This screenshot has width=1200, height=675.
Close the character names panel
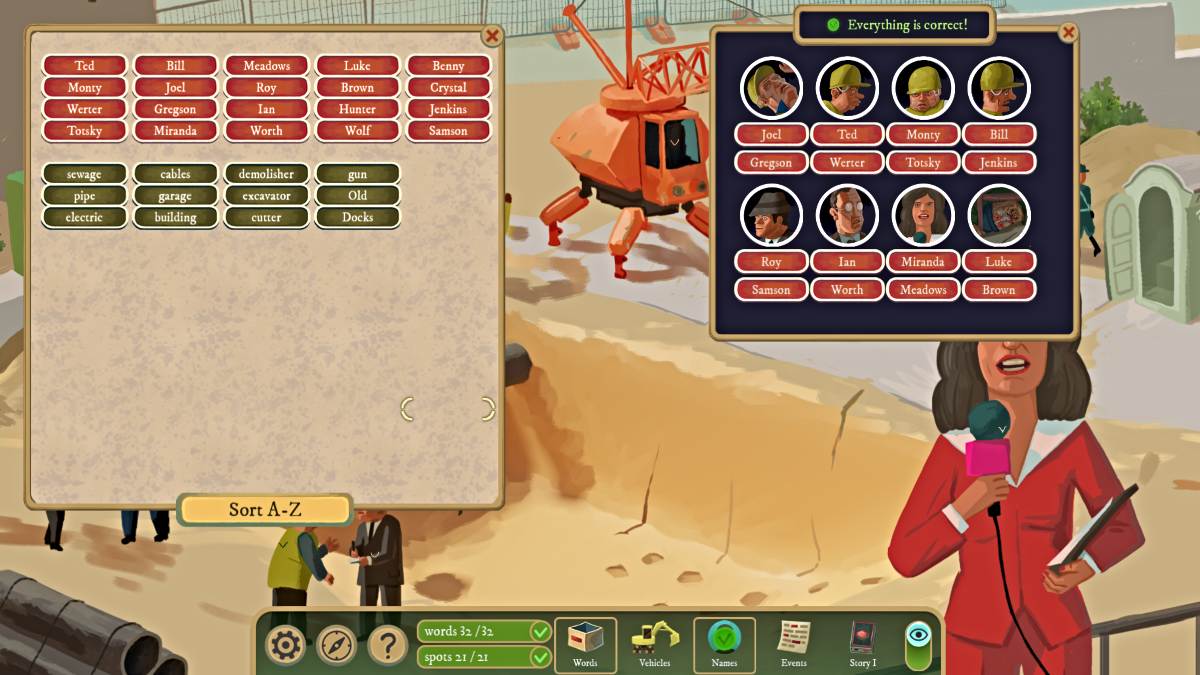(x=1068, y=33)
